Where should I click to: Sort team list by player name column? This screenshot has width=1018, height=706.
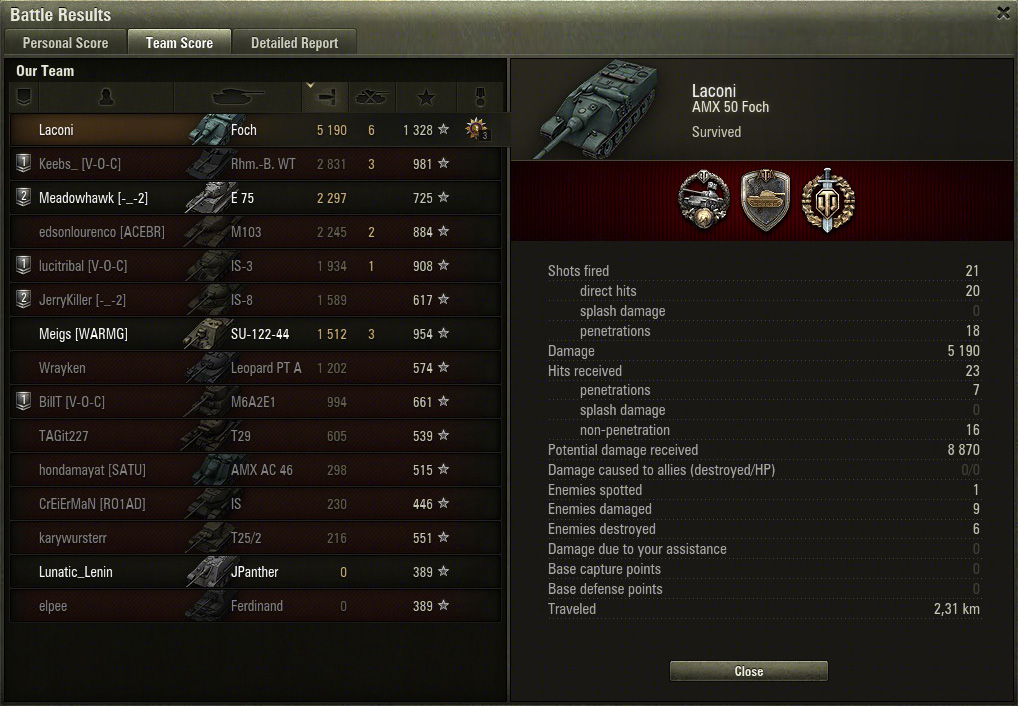(x=107, y=97)
